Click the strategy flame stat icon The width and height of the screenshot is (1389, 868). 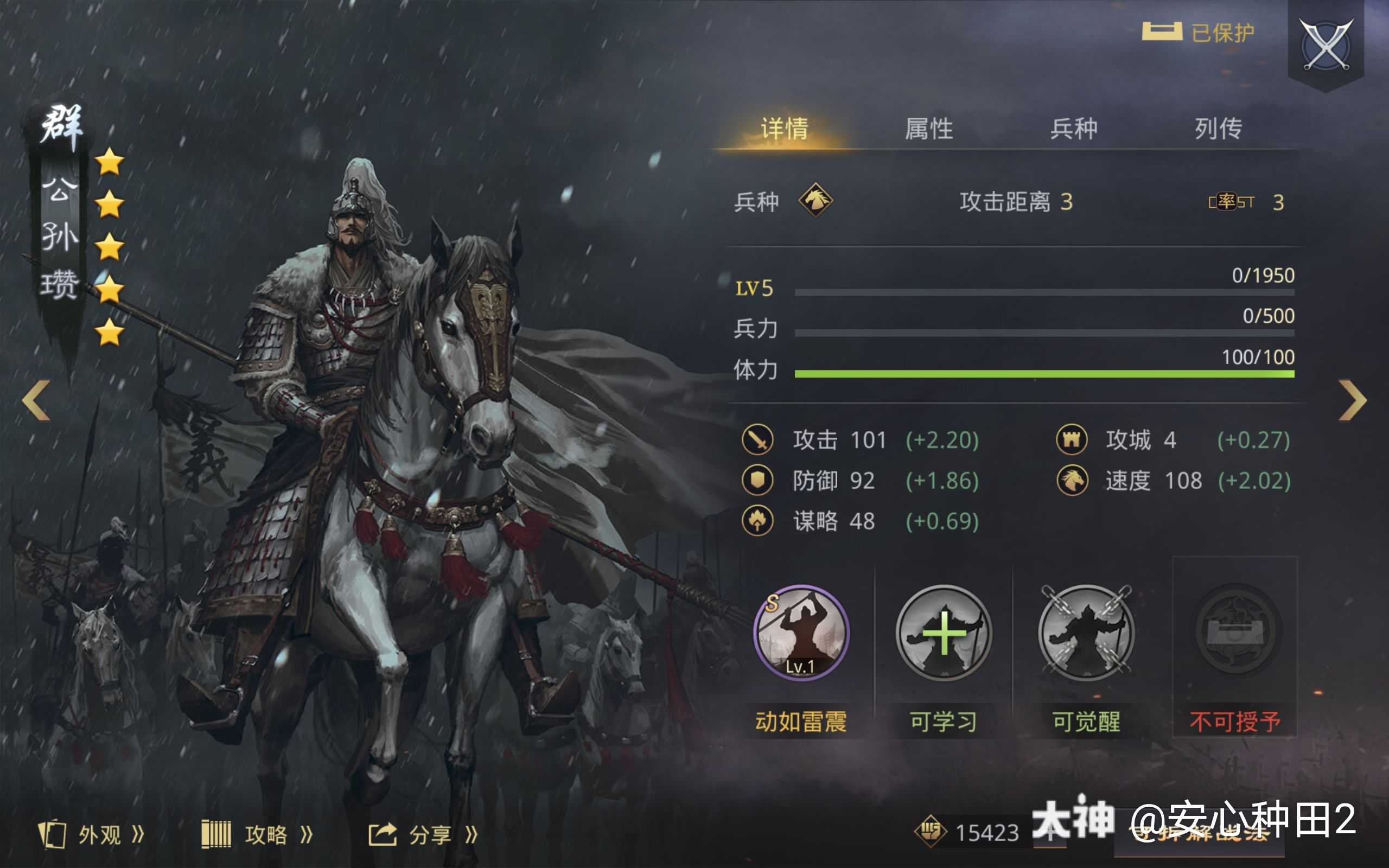tap(760, 522)
